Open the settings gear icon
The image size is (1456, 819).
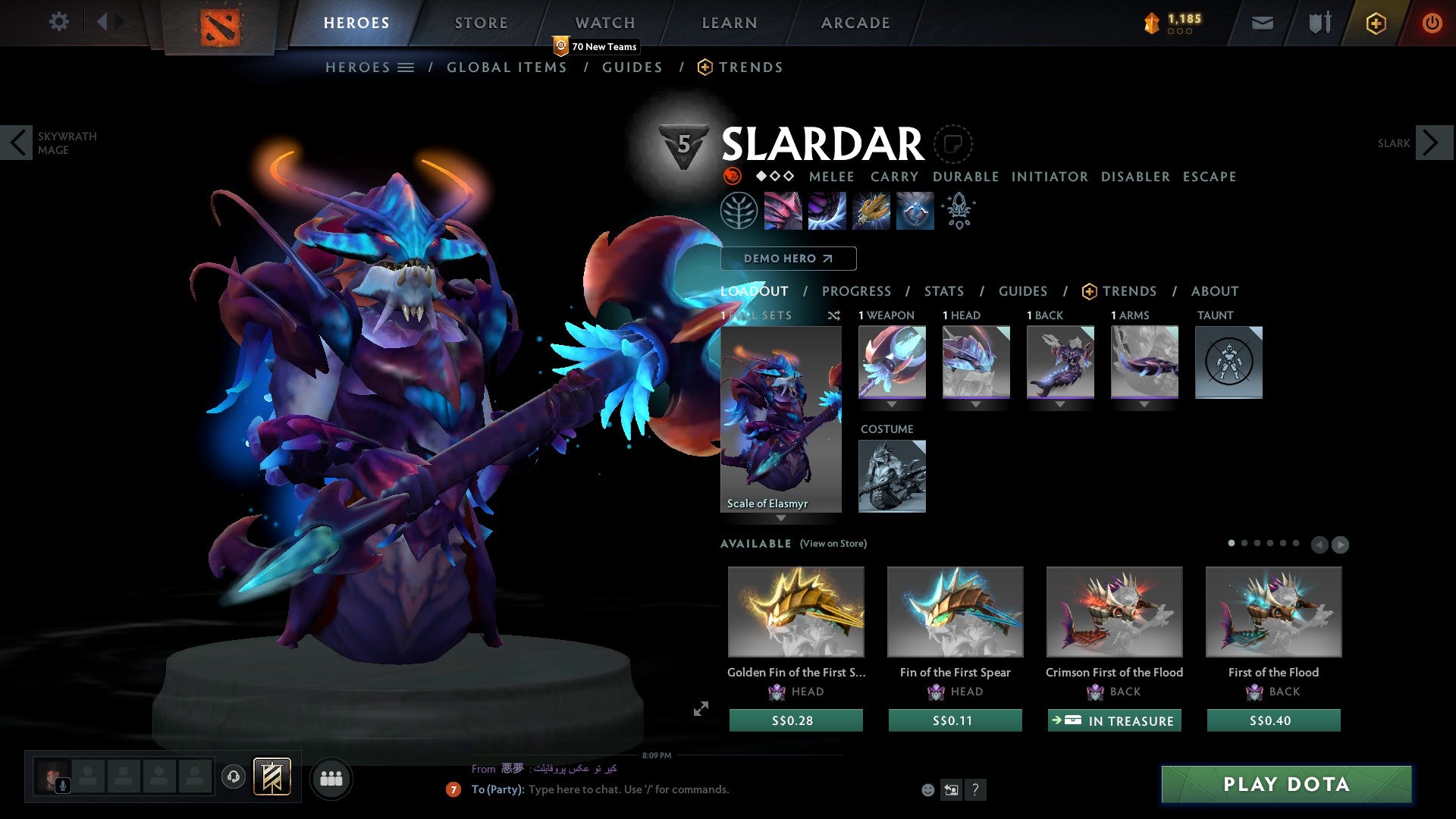[x=59, y=21]
